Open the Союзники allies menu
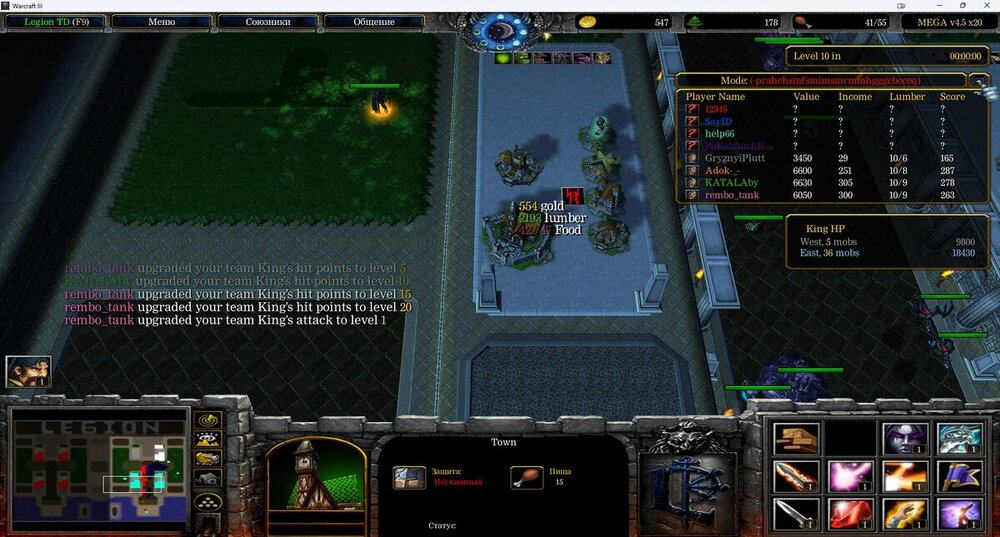Image resolution: width=1000 pixels, height=537 pixels. tap(267, 21)
